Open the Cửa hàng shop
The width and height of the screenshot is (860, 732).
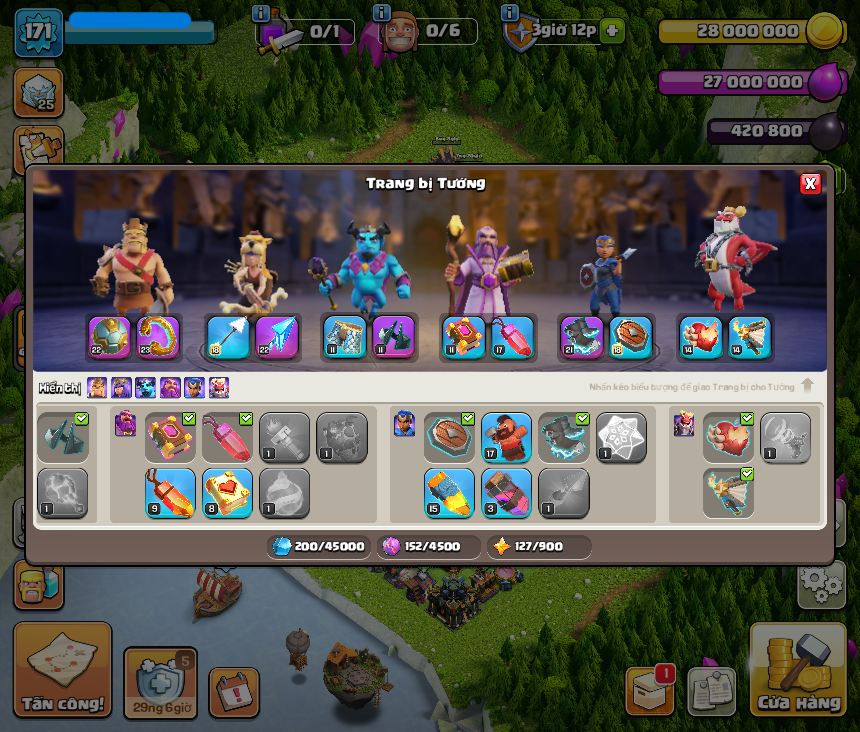(x=797, y=669)
